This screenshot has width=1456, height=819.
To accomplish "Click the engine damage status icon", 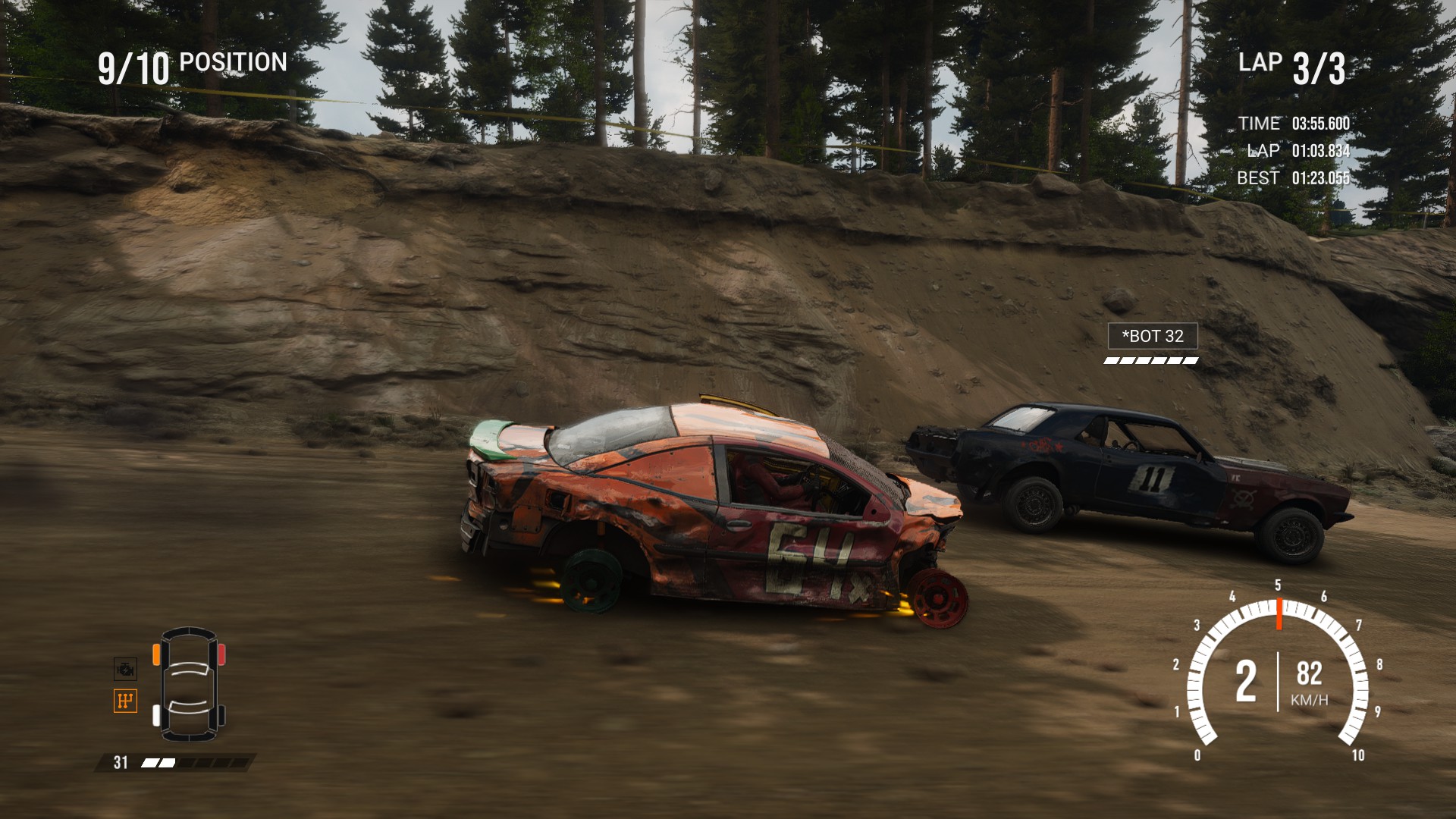I will click(125, 669).
